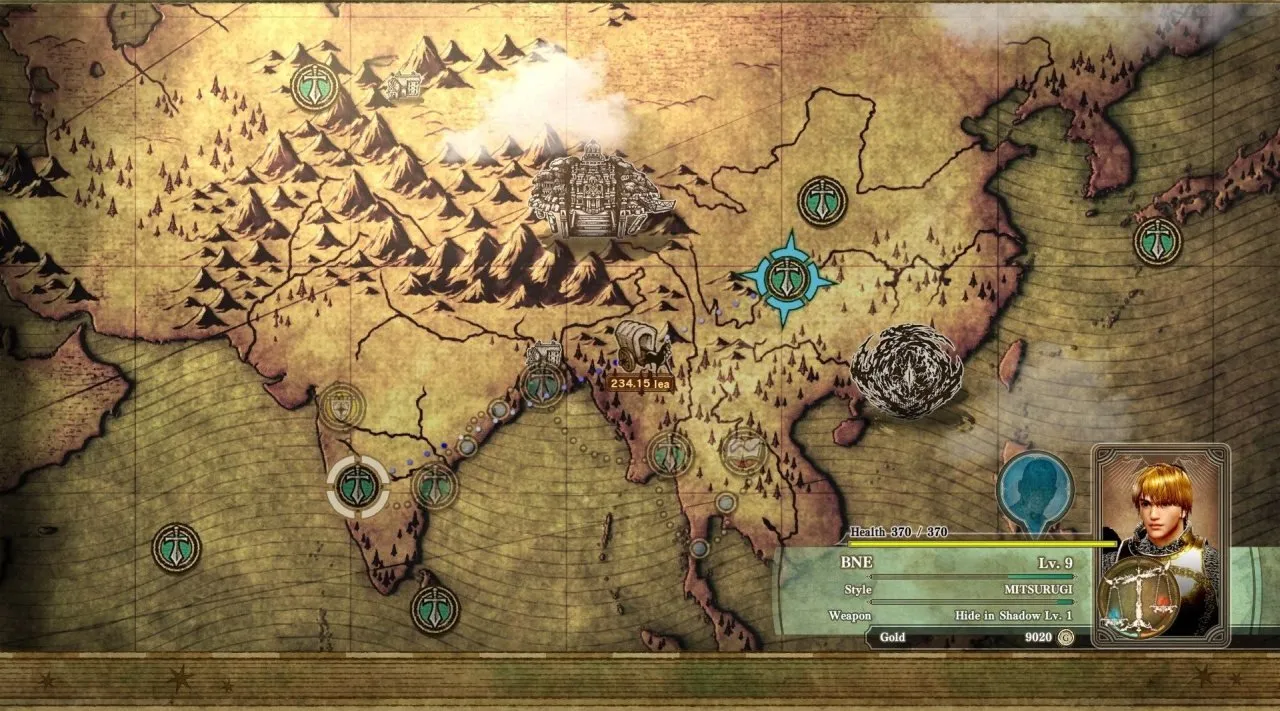Select the sword marker ringed in white
The width and height of the screenshot is (1280, 711).
357,485
